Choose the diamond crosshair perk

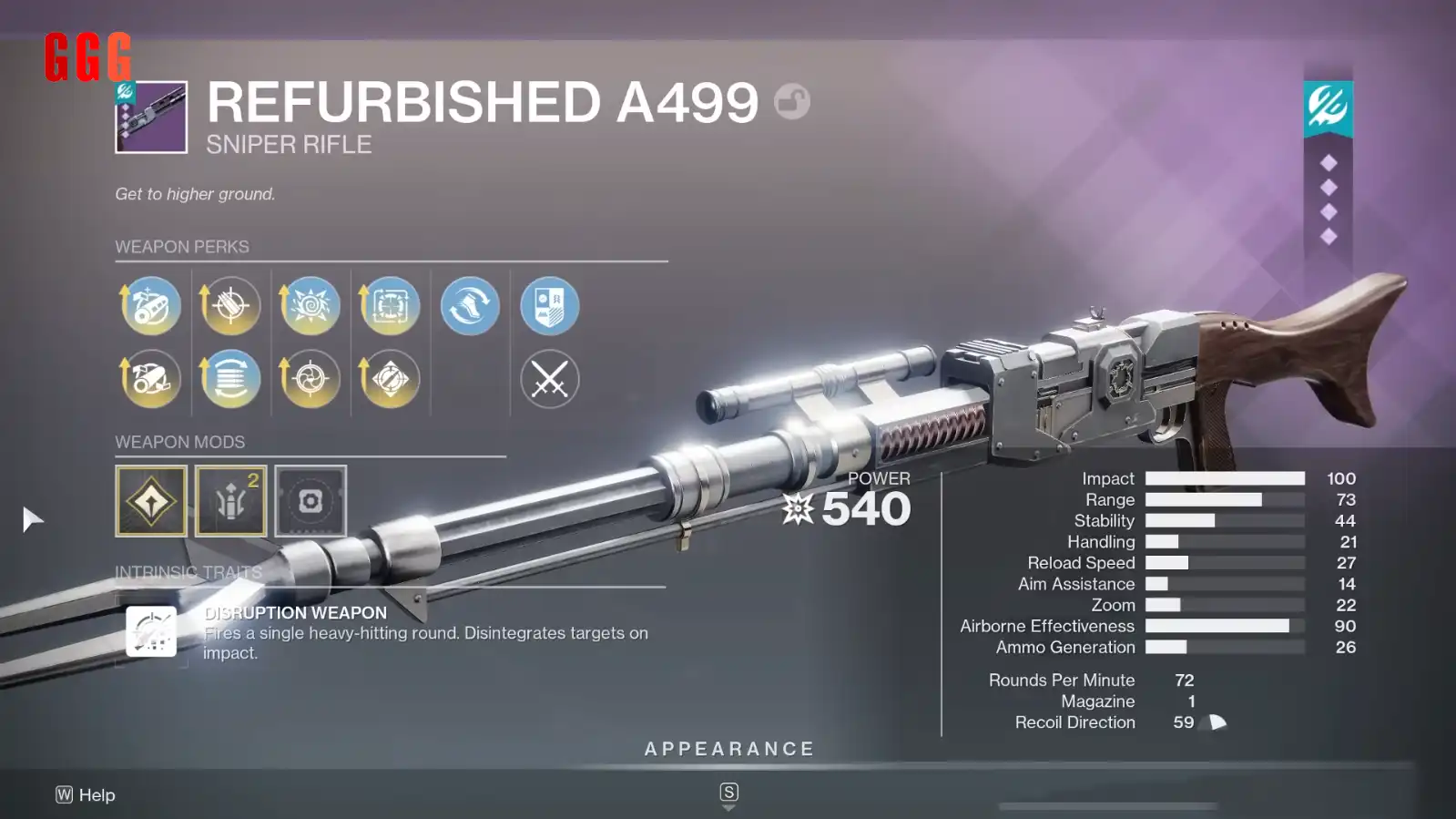click(x=390, y=379)
